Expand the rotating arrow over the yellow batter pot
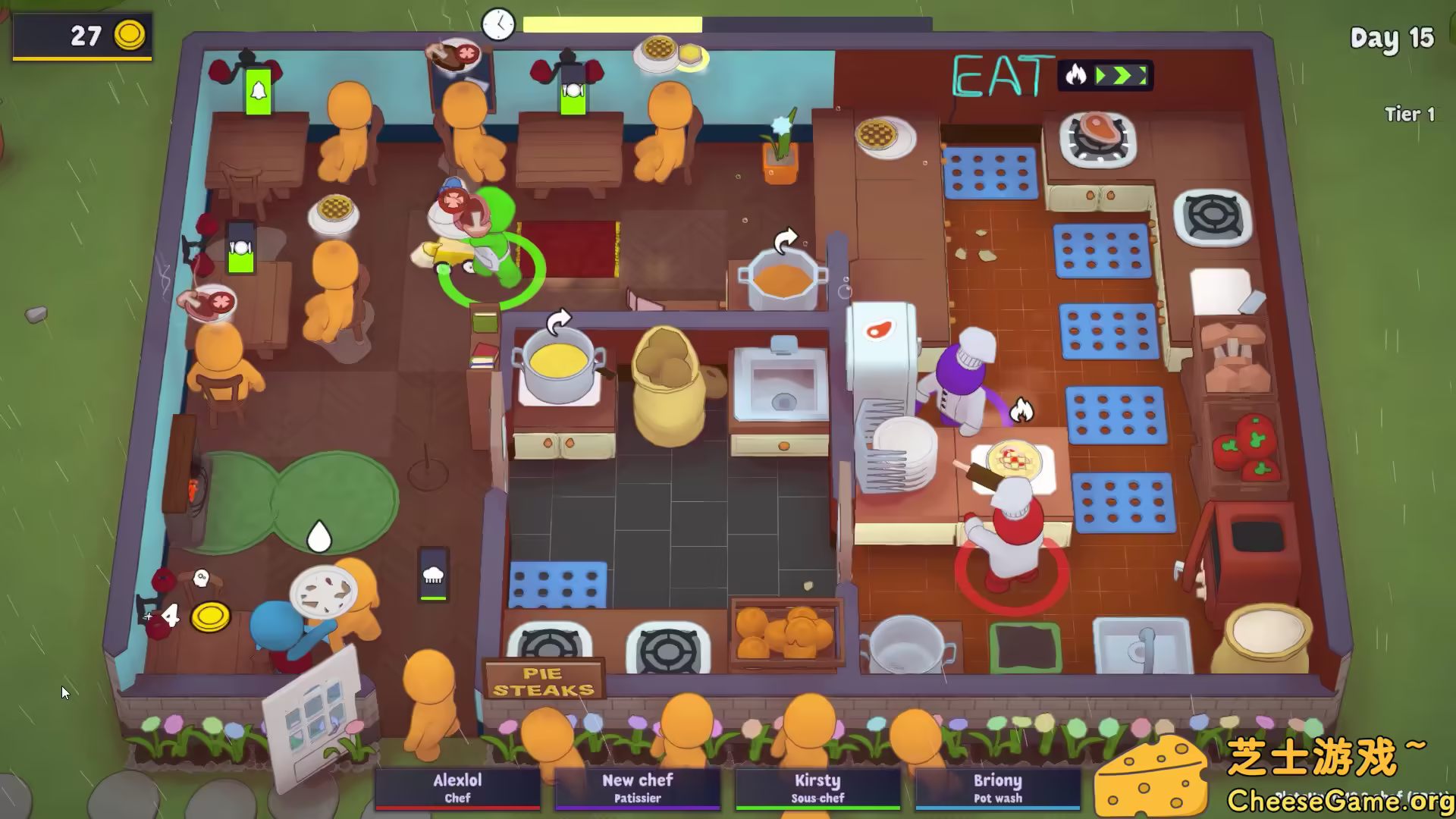 point(560,318)
